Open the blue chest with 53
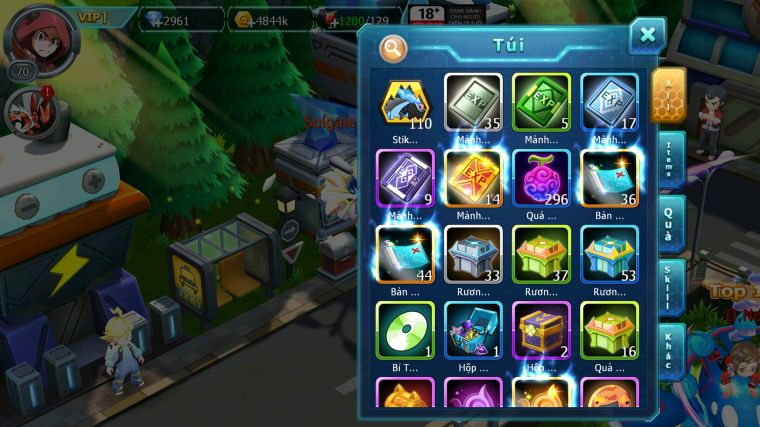Screen dimensions: 760x427 click(609, 254)
